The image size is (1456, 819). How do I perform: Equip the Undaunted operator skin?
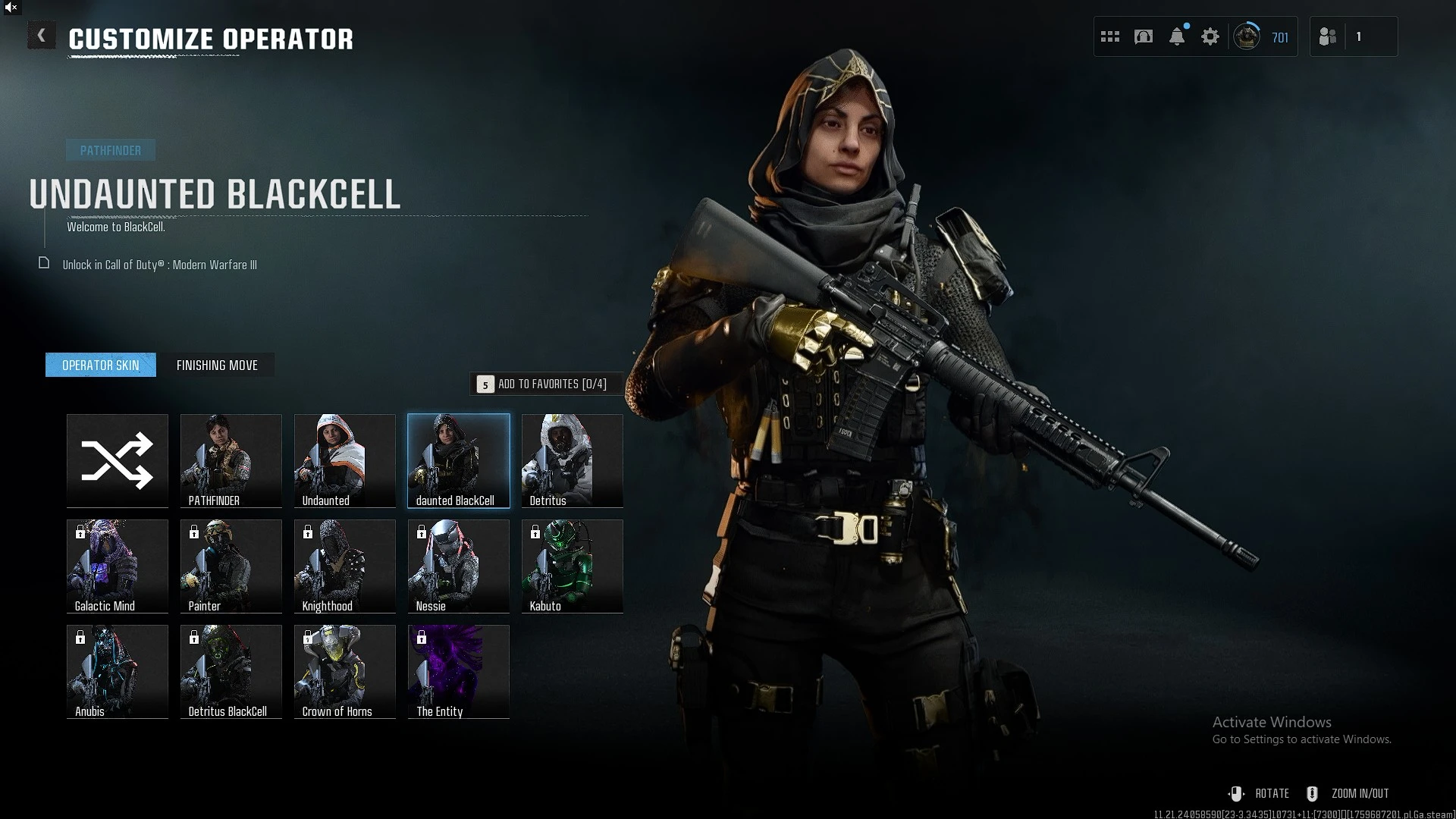click(x=345, y=460)
